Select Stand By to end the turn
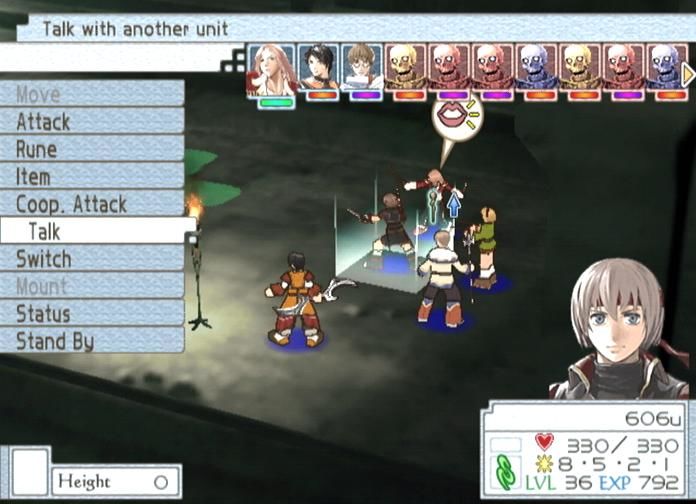 click(x=90, y=341)
